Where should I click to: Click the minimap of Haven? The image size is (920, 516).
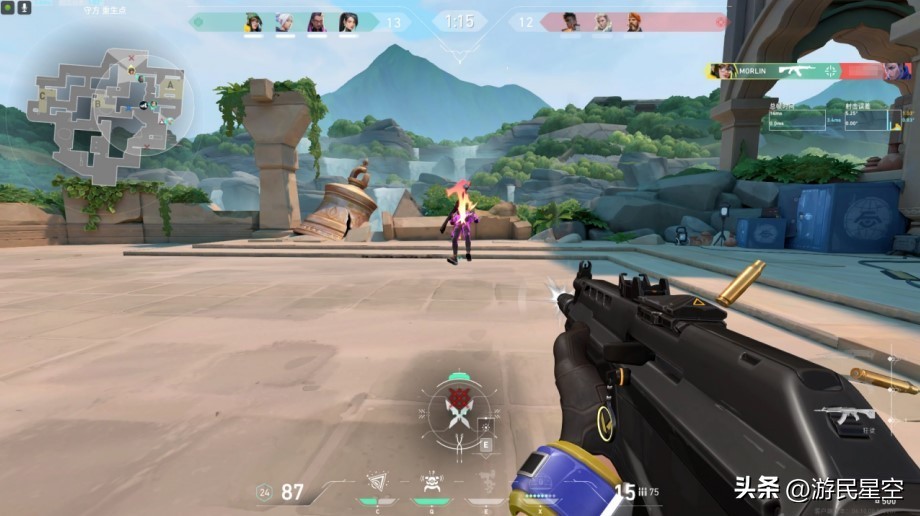100,105
